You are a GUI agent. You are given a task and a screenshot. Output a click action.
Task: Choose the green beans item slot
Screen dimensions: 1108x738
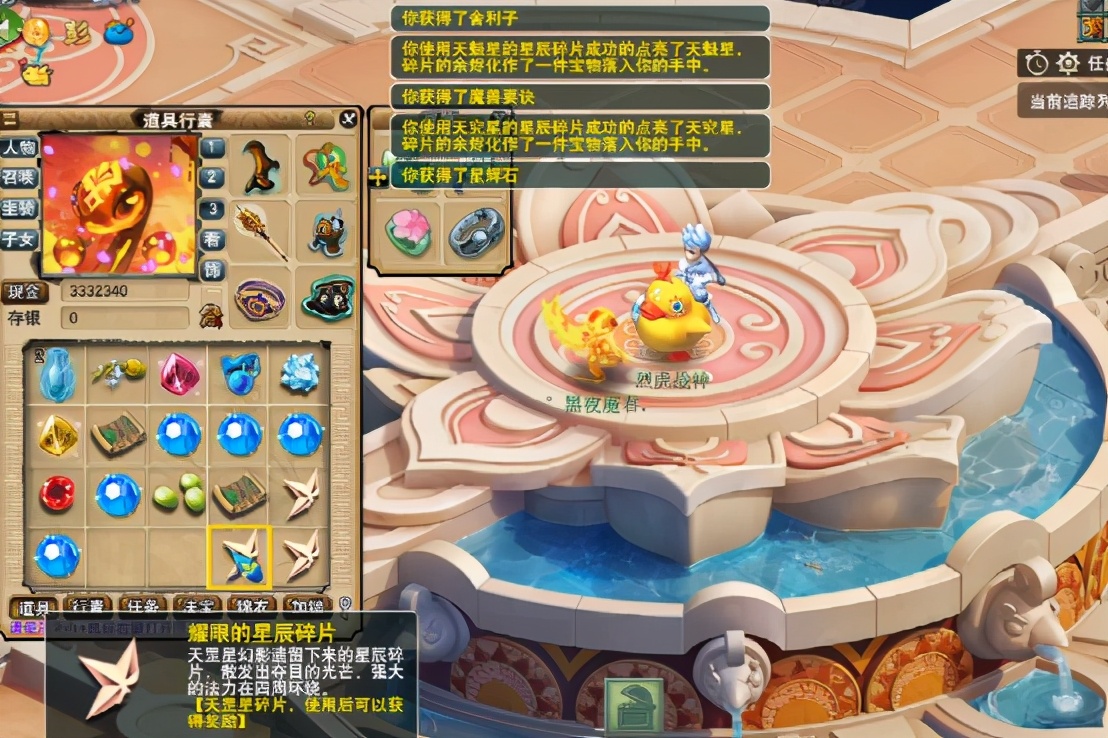(179, 493)
